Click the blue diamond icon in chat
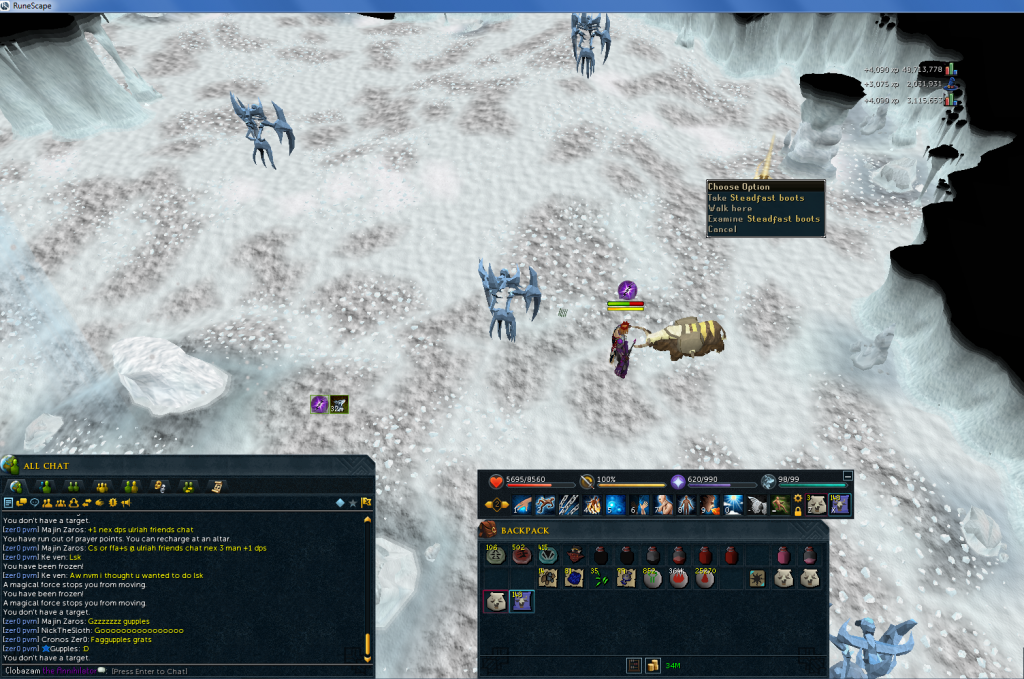Image resolution: width=1024 pixels, height=679 pixels. click(339, 502)
